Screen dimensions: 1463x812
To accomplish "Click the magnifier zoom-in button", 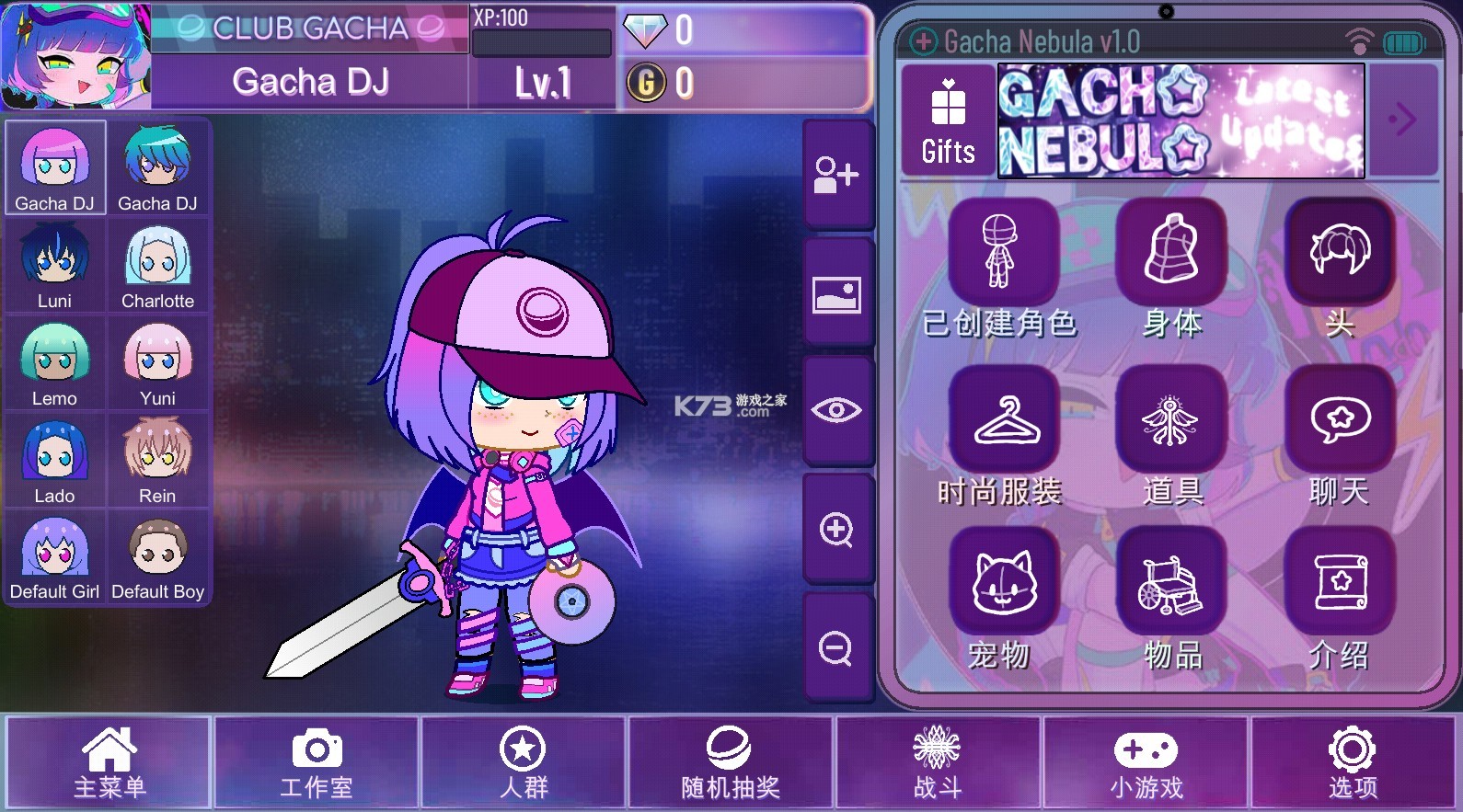I will coord(836,530).
